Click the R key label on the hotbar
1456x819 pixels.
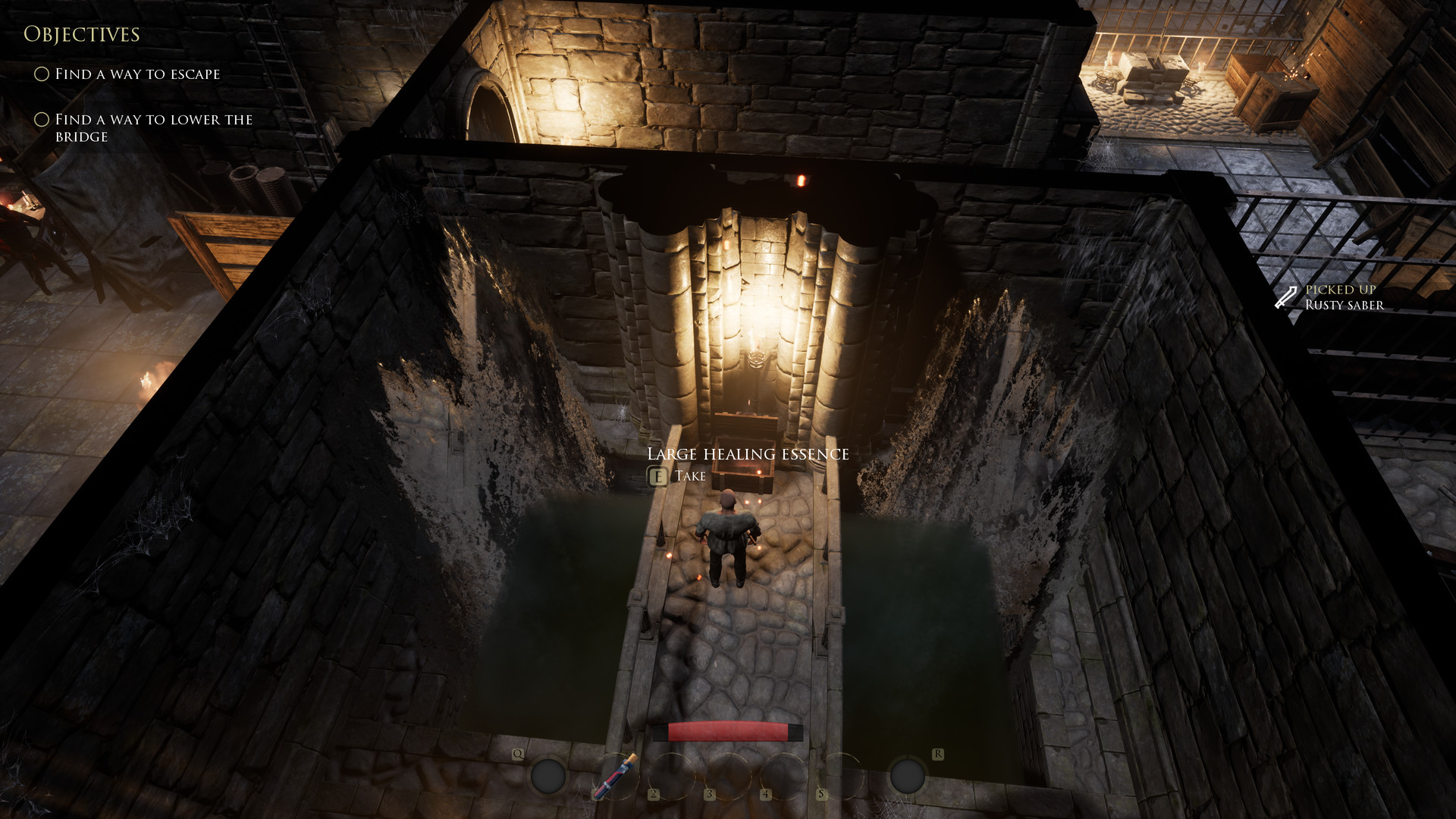coord(938,752)
